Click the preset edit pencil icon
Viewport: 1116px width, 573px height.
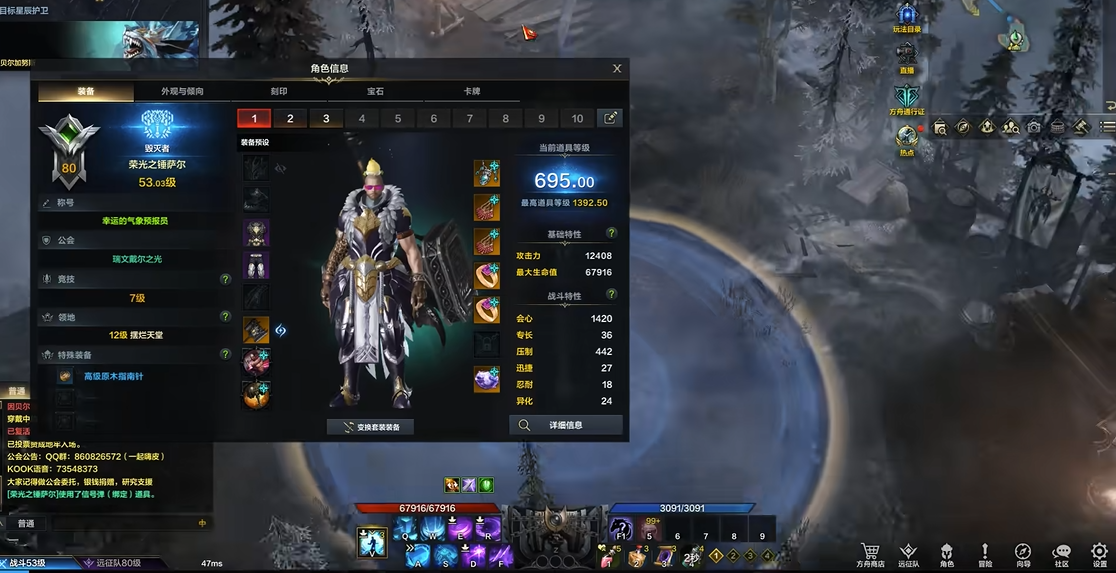[609, 118]
